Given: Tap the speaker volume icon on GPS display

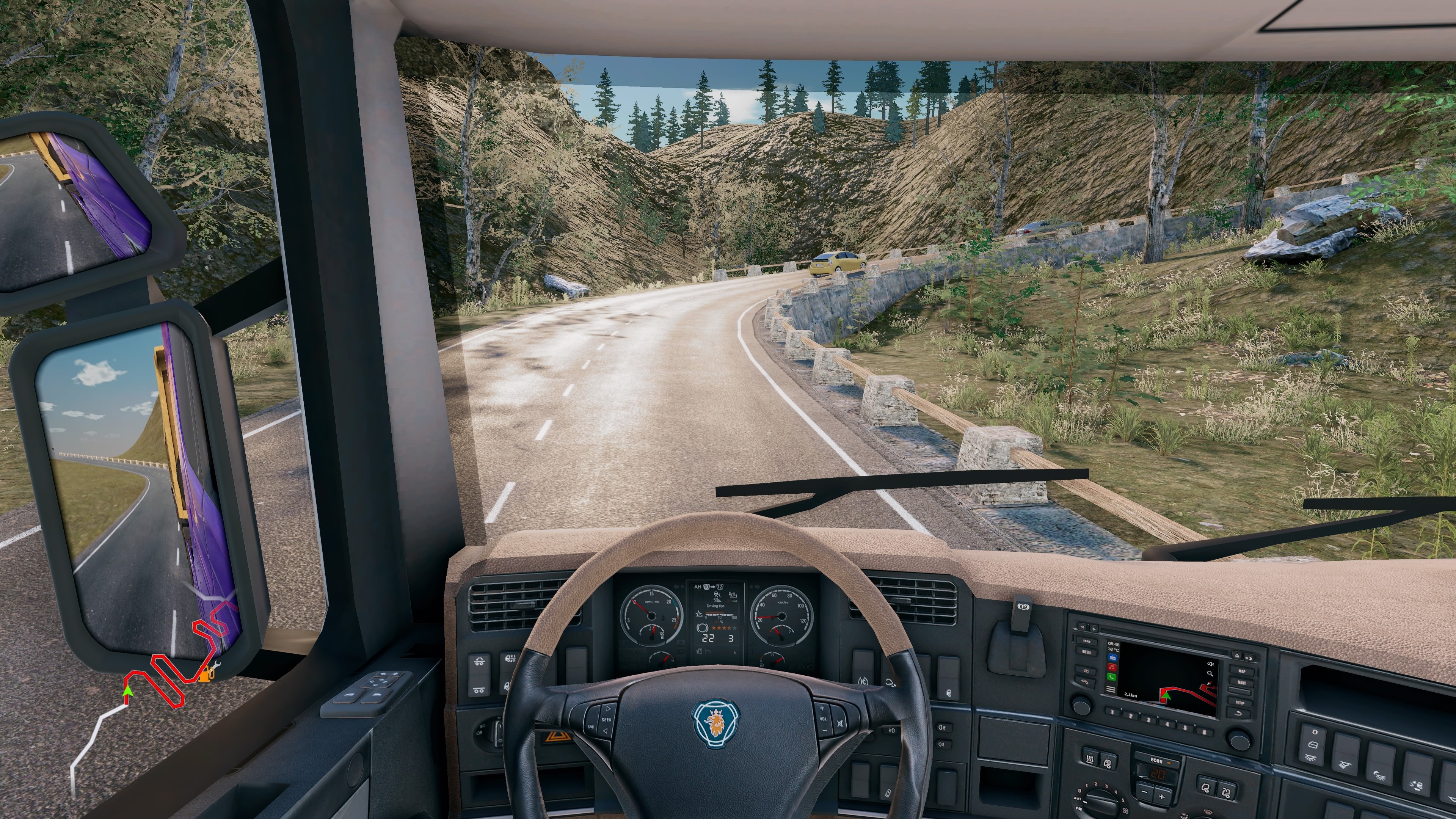Looking at the screenshot, I should [1211, 664].
